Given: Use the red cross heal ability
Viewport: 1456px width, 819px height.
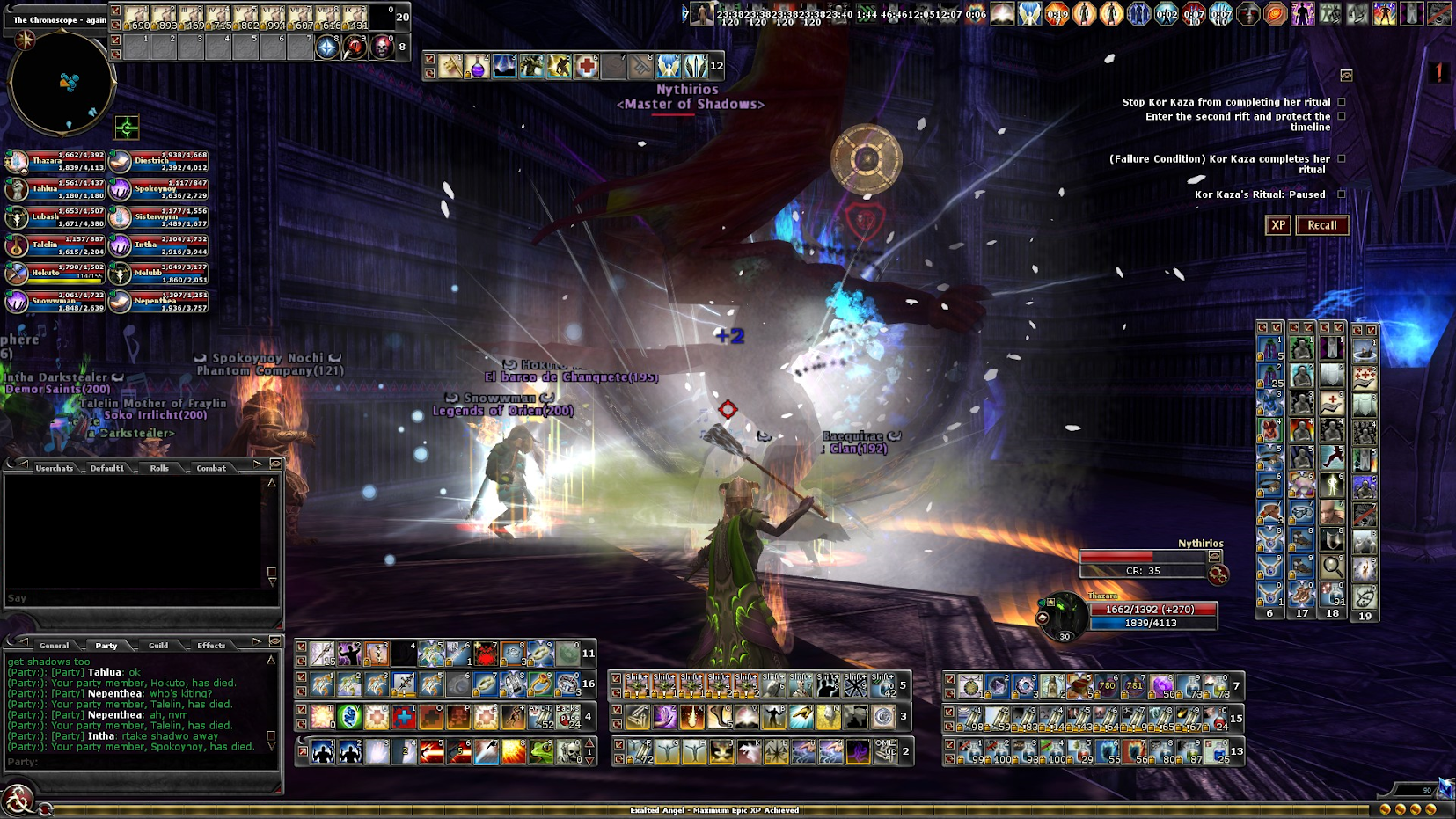Looking at the screenshot, I should tap(586, 66).
